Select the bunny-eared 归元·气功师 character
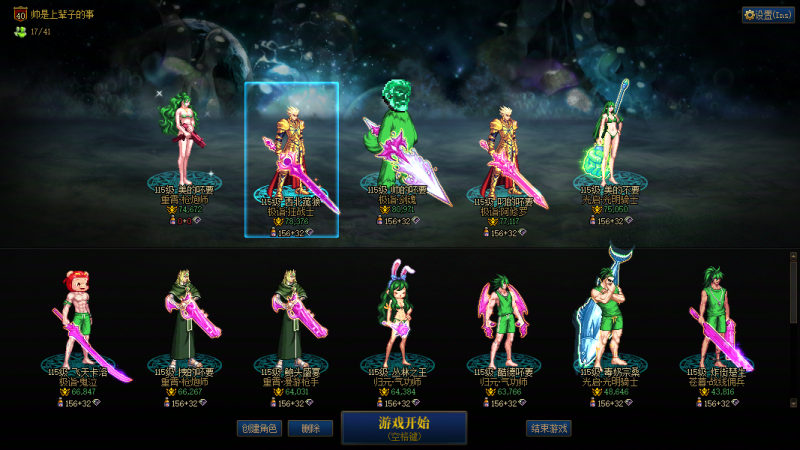The image size is (800, 450). (397, 320)
